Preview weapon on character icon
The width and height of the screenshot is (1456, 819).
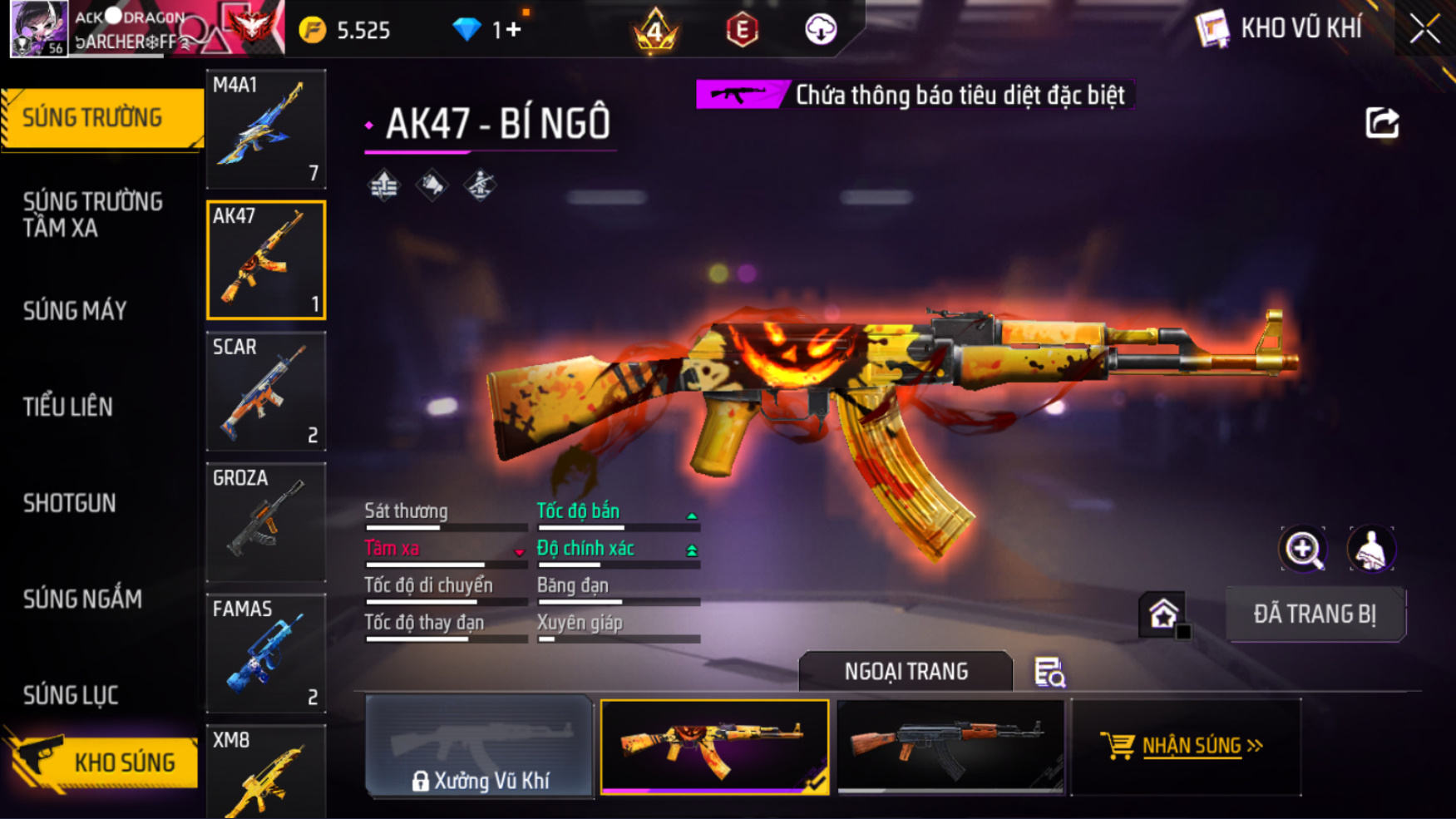[1370, 549]
